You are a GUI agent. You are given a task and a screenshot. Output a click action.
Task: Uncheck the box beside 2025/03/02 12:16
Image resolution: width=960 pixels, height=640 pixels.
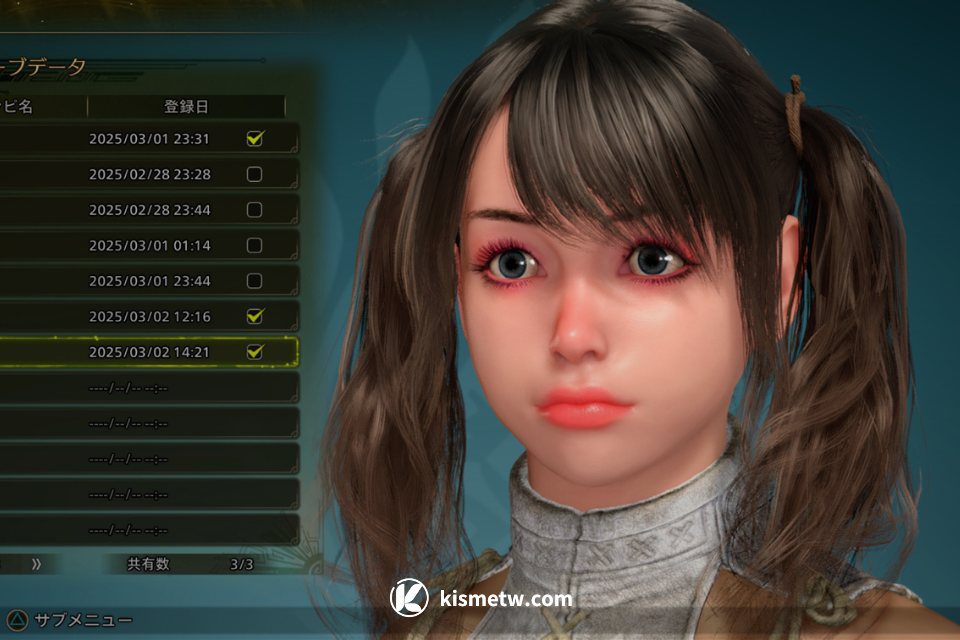[x=254, y=316]
